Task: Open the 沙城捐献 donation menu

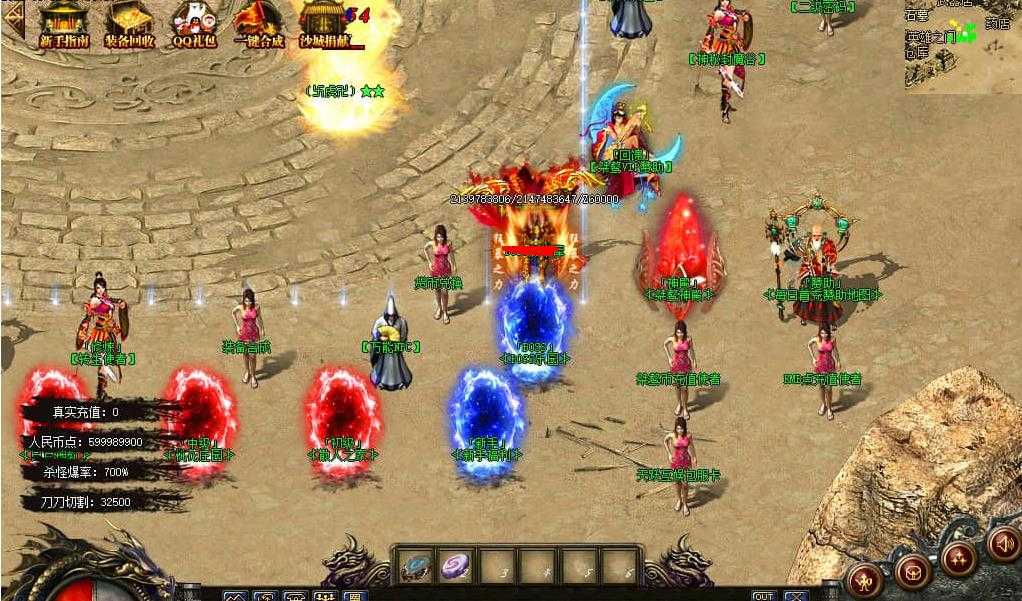Action: 326,24
